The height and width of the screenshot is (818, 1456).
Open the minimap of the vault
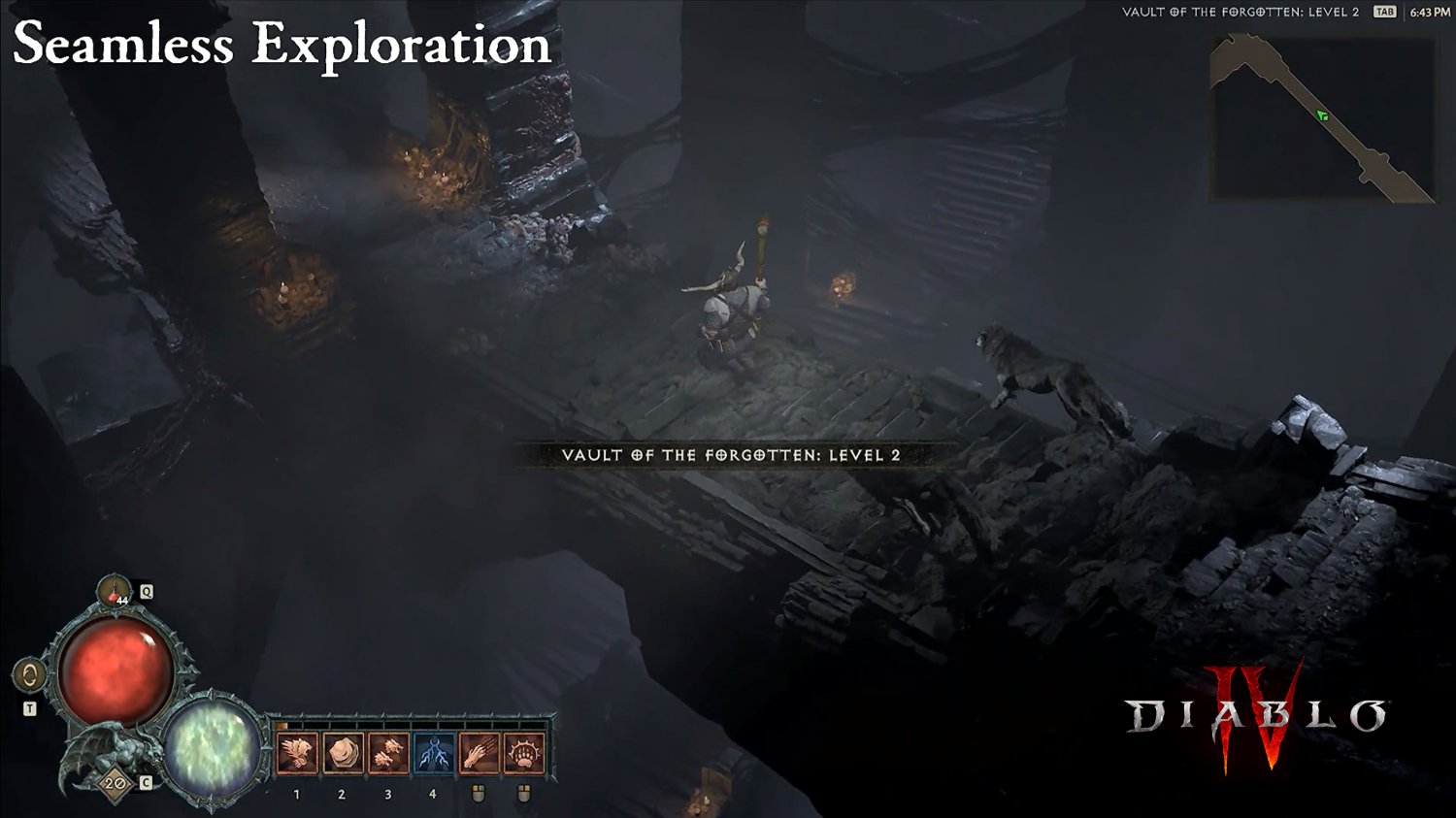pyautogui.click(x=1322, y=118)
